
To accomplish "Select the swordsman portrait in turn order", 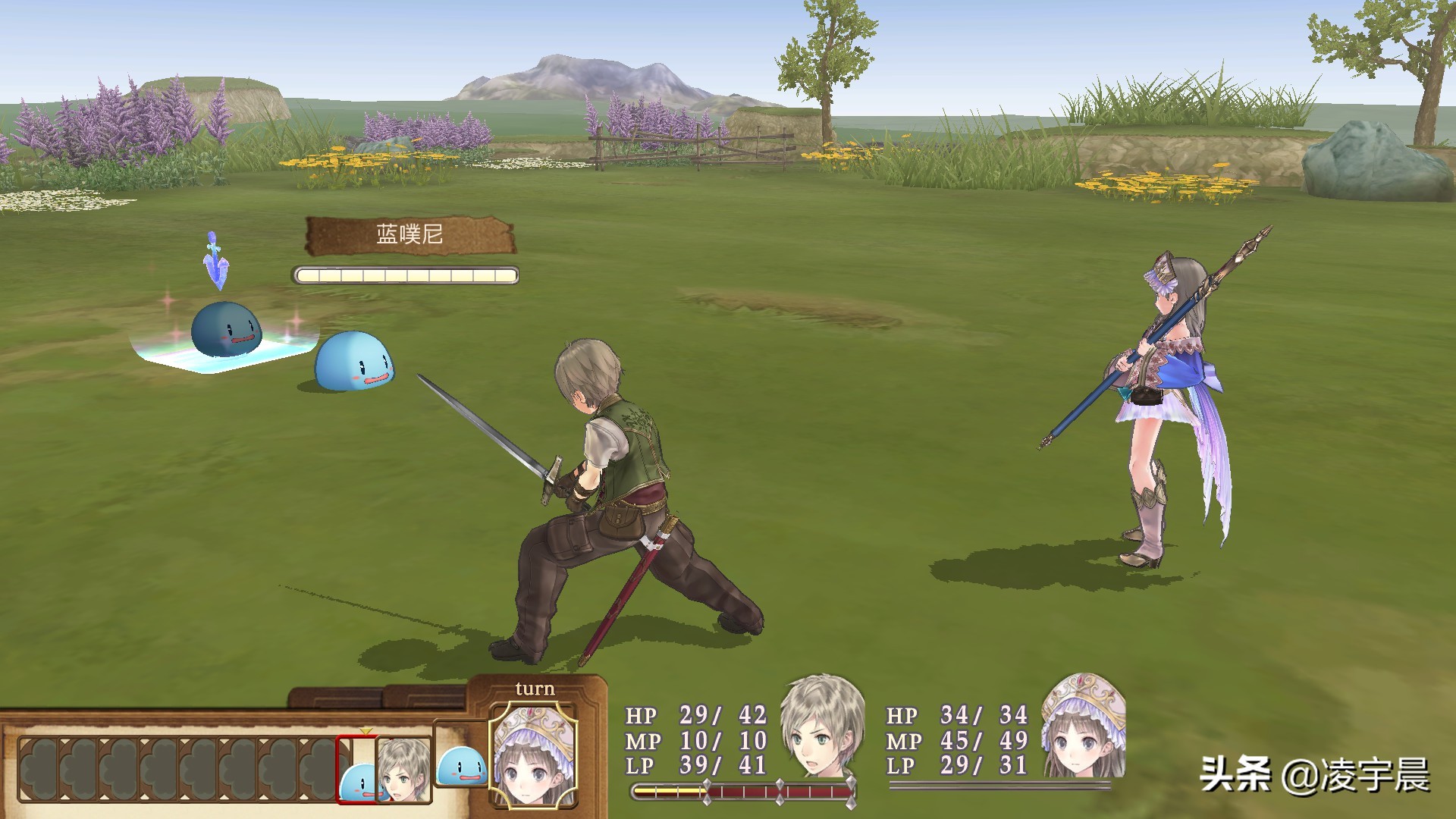I will click(x=403, y=769).
